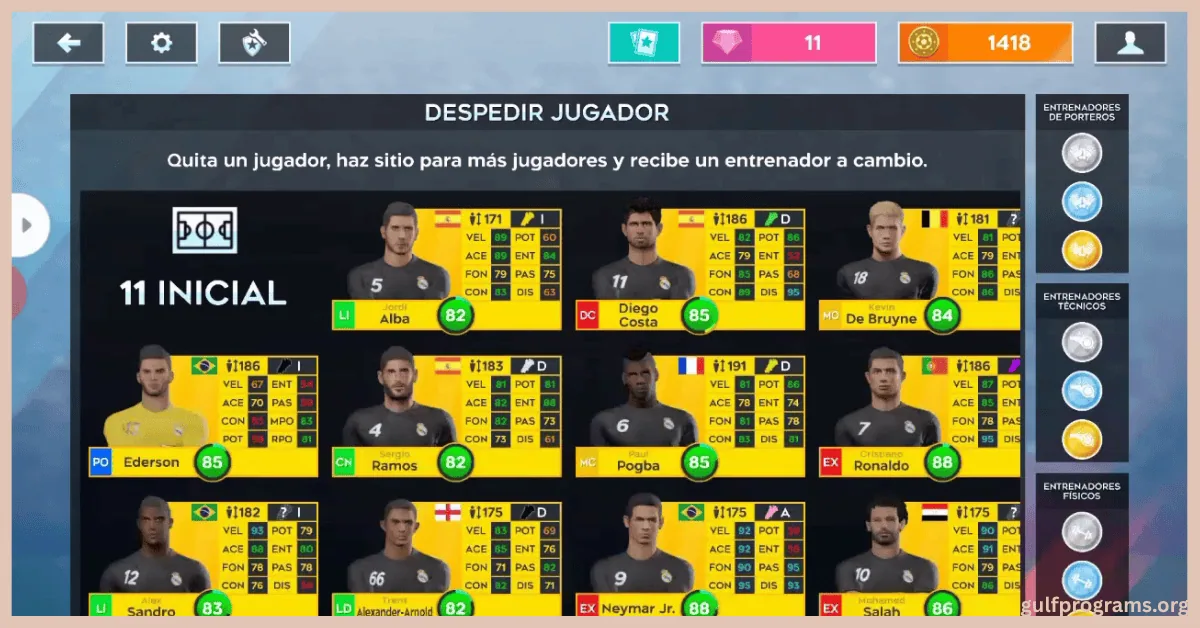
Task: Expand the side panel arrow tab
Action: point(27,225)
